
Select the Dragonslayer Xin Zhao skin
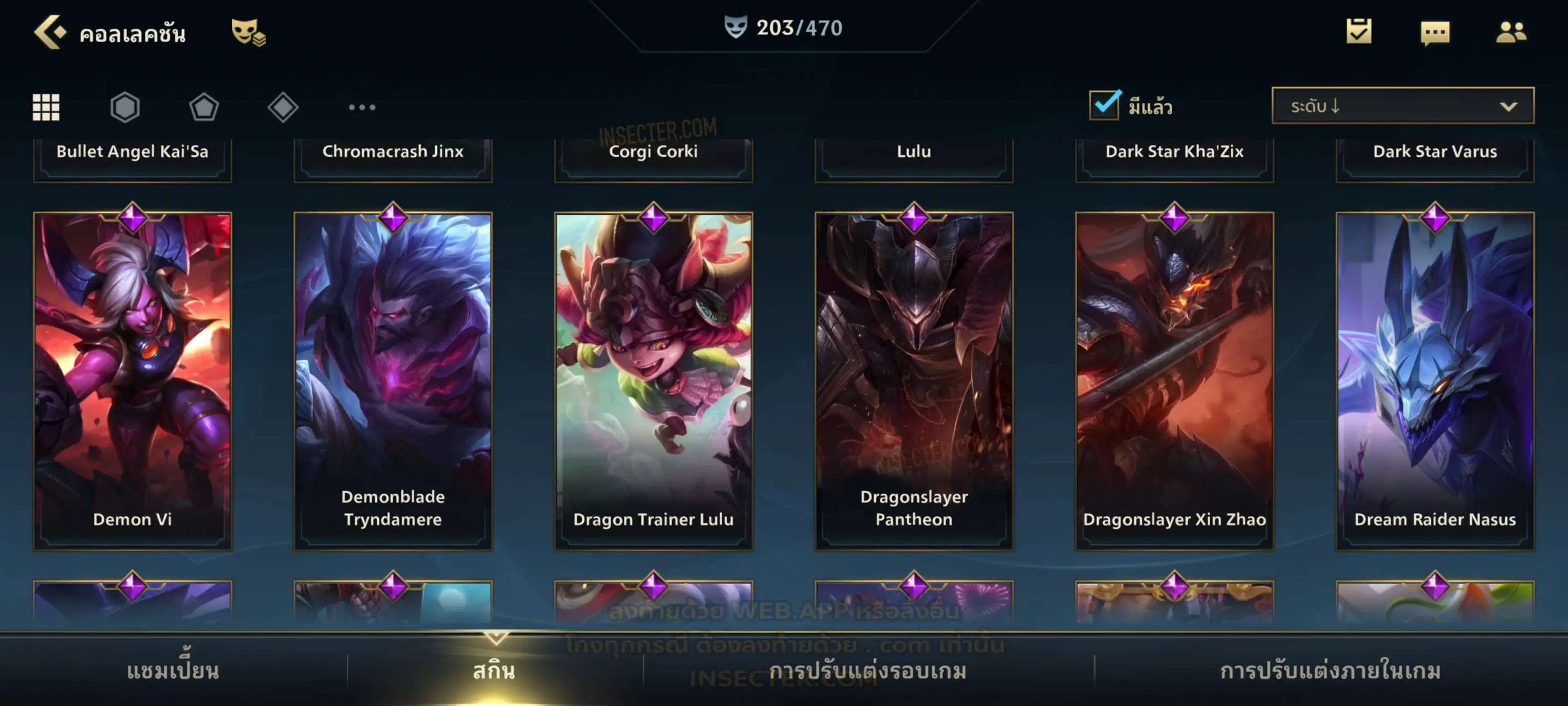1174,381
